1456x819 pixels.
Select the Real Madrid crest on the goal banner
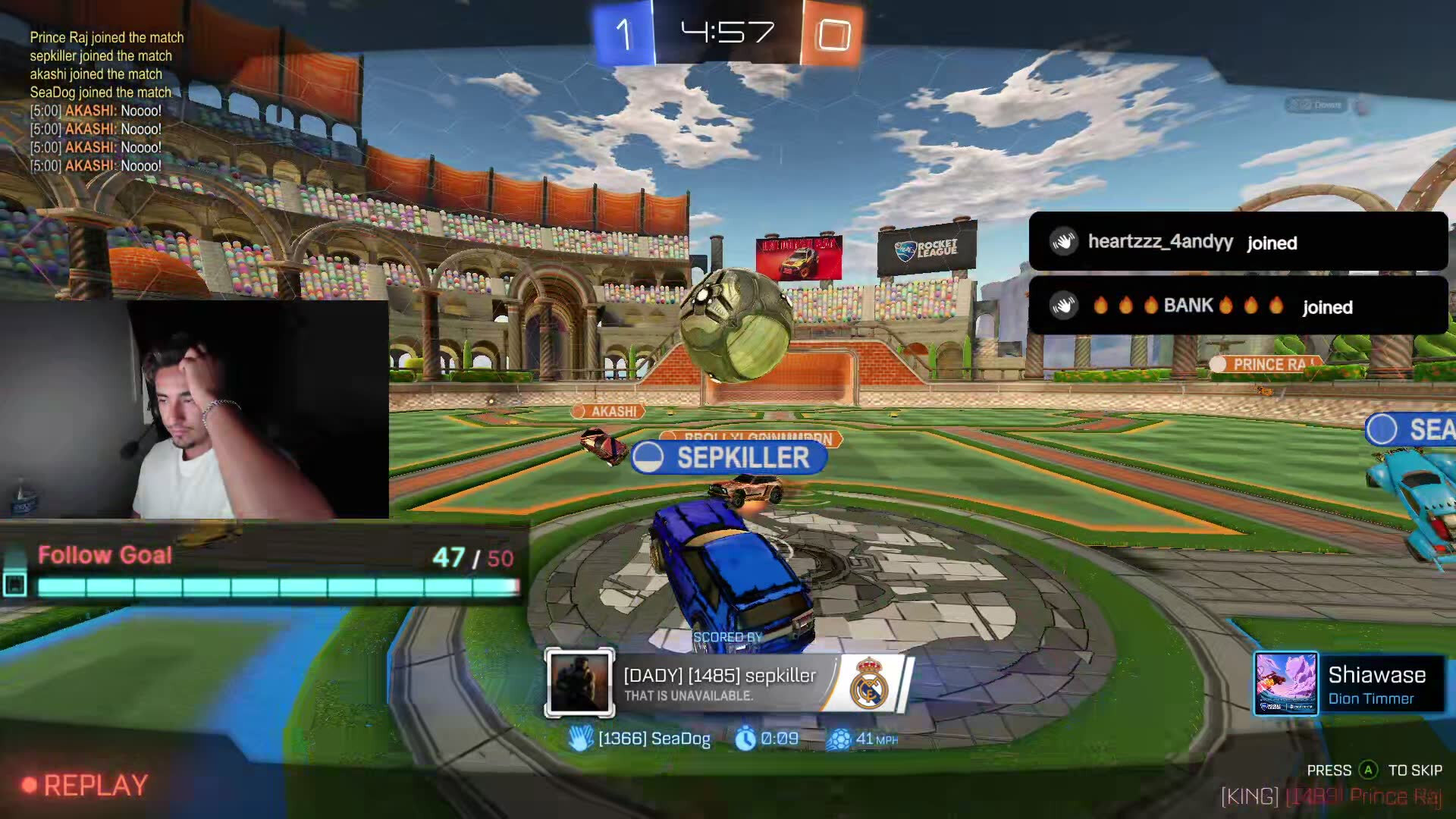click(x=868, y=683)
